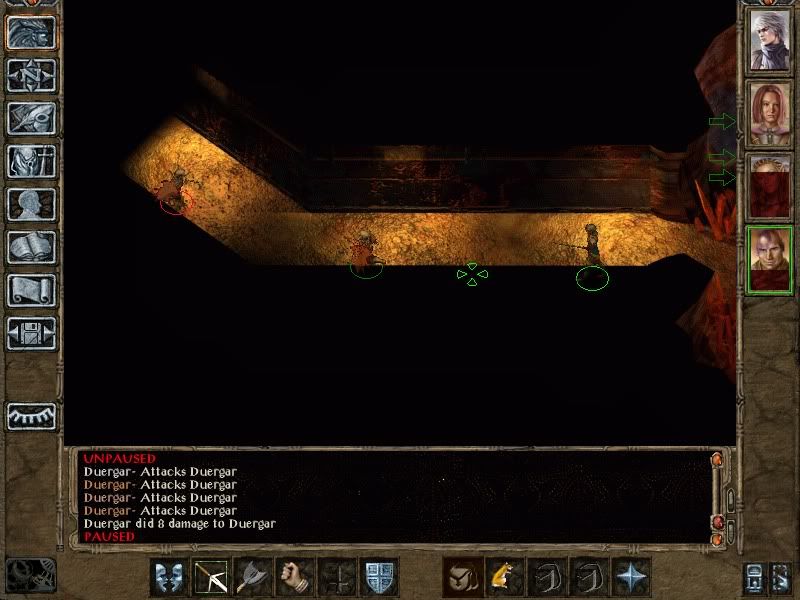Image resolution: width=800 pixels, height=600 pixels.
Task: Open the character record with the bust icon
Action: click(31, 204)
